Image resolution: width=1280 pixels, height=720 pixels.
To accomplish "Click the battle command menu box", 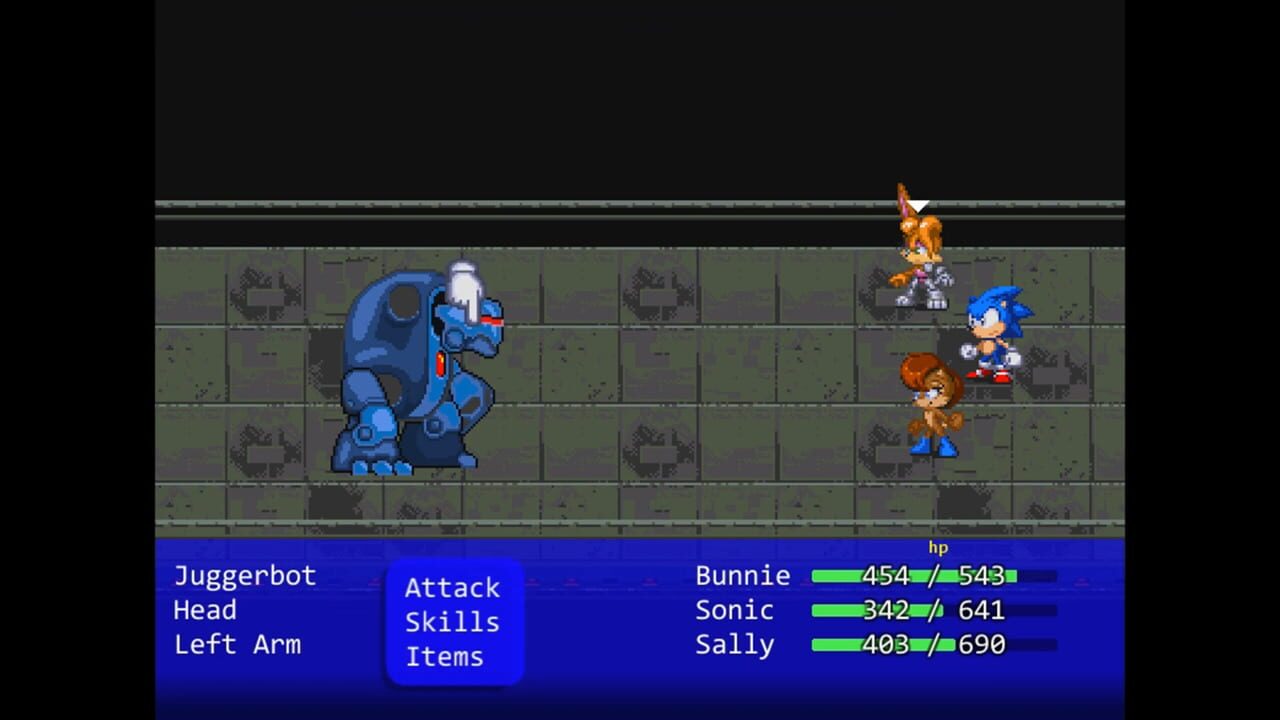I will click(x=455, y=622).
